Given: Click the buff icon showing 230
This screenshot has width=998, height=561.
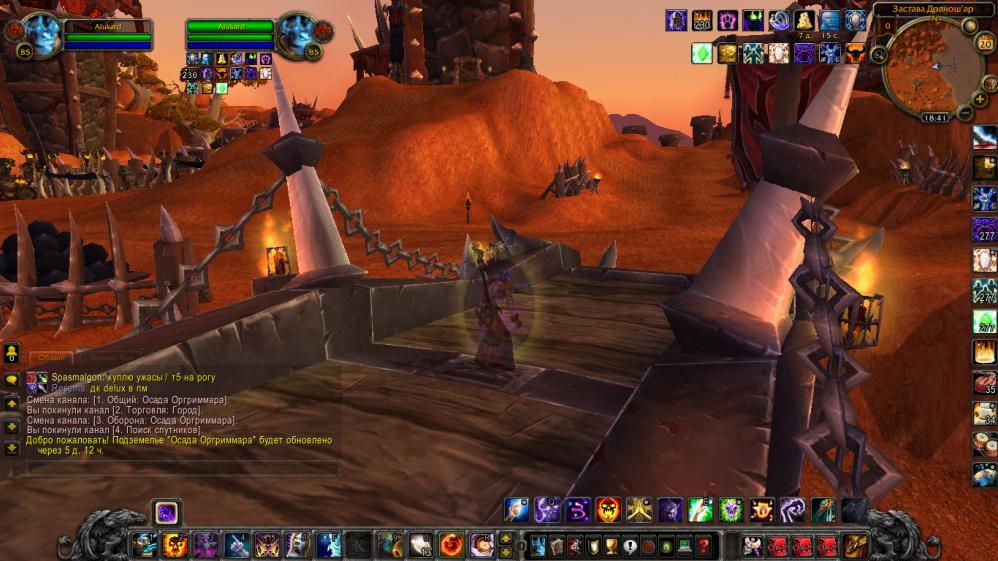Looking at the screenshot, I should (702, 20).
